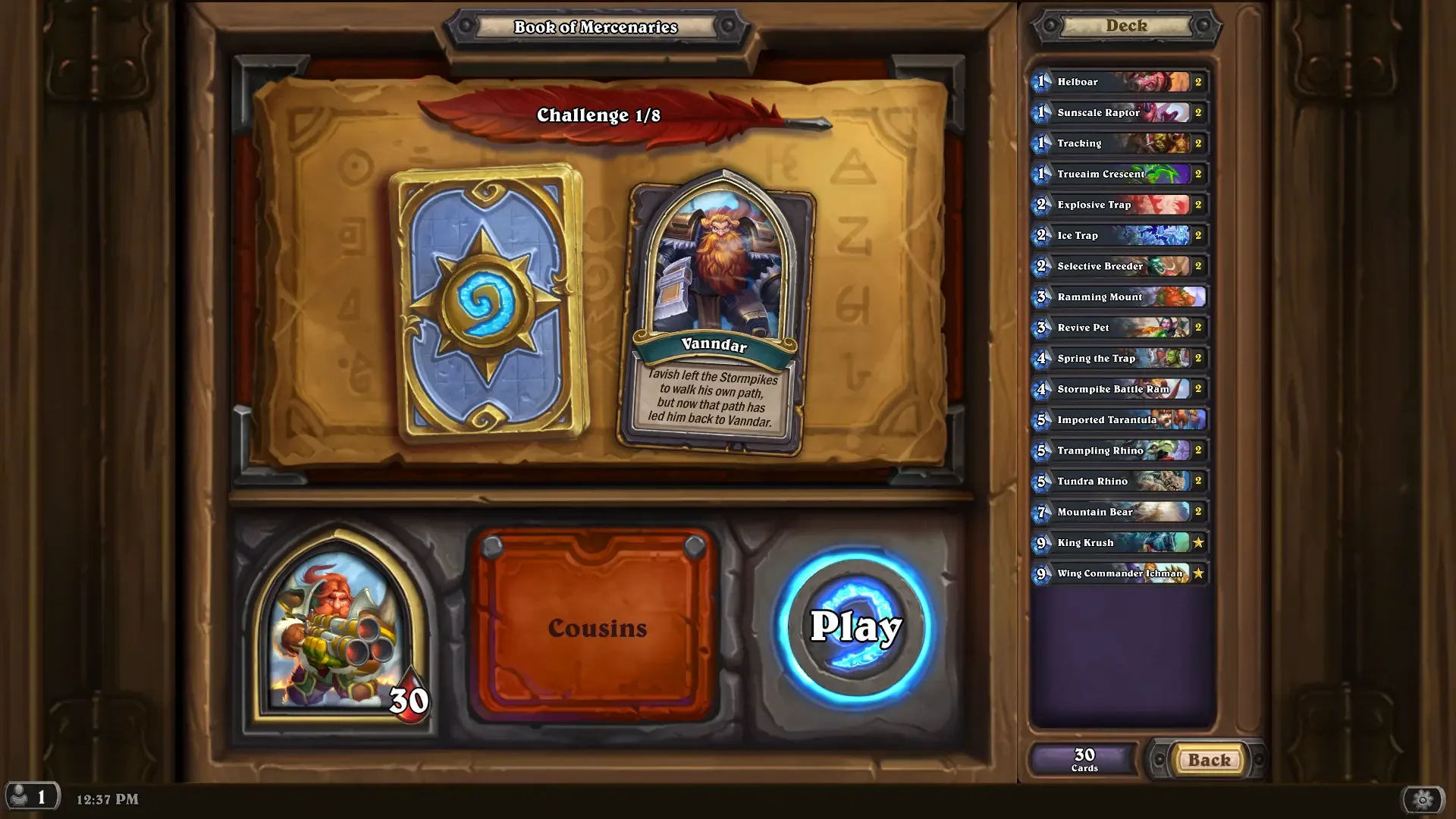Screen dimensions: 1456x819
Task: Click the Book of Mercenaries banner
Action: click(596, 27)
